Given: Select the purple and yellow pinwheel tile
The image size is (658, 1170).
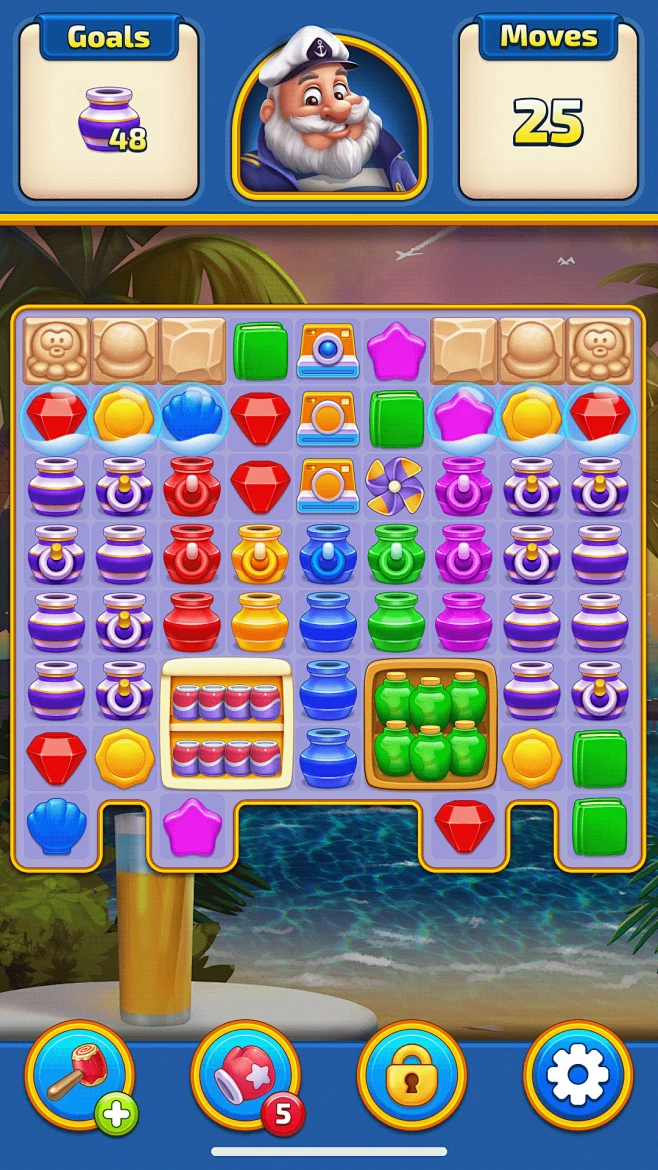Looking at the screenshot, I should pyautogui.click(x=396, y=486).
